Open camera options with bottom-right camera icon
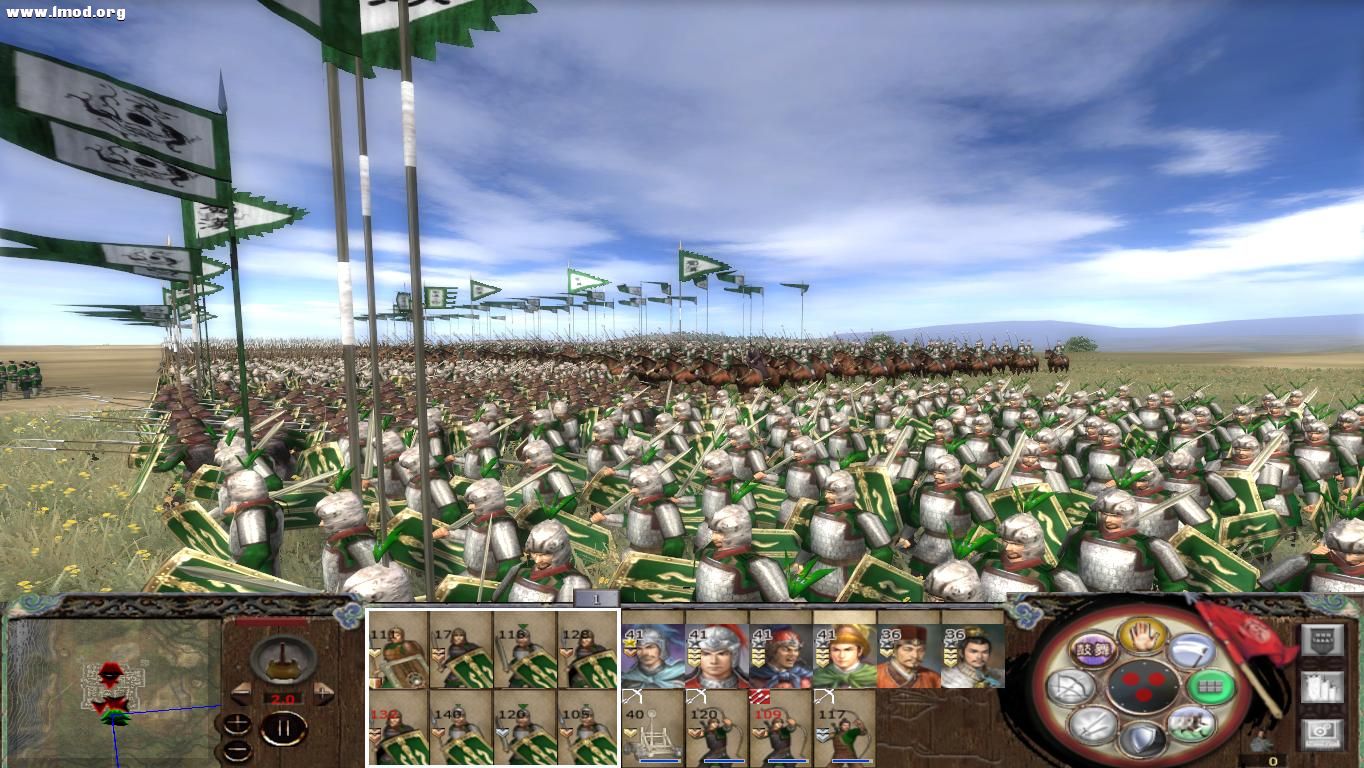The width and height of the screenshot is (1364, 768). (x=1320, y=732)
